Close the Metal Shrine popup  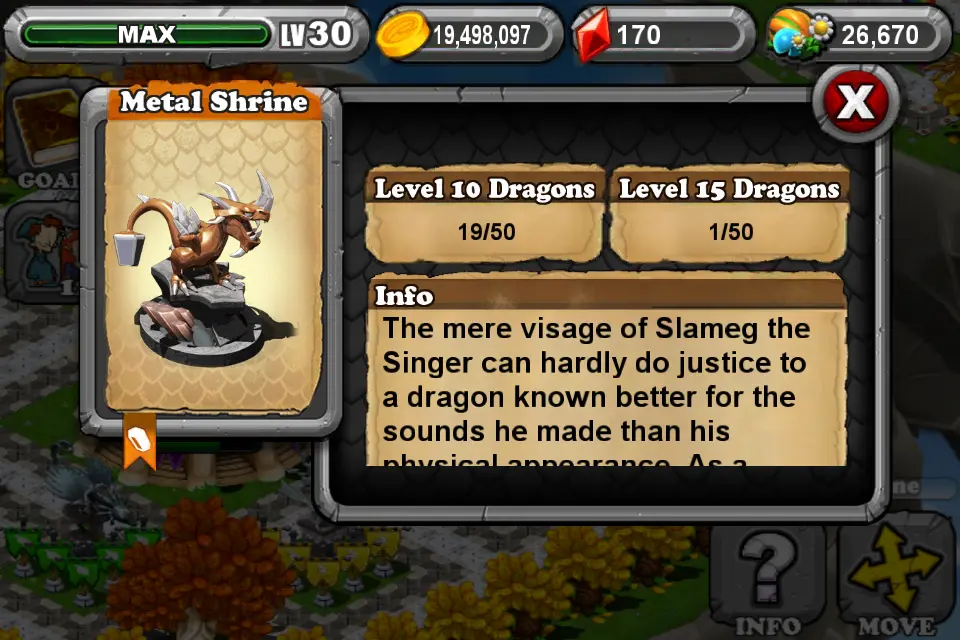[x=856, y=101]
